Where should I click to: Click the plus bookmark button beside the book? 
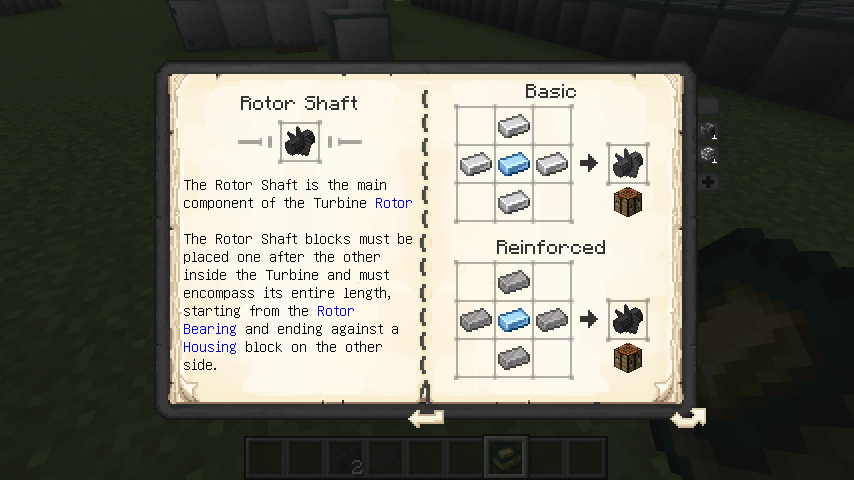click(x=708, y=182)
